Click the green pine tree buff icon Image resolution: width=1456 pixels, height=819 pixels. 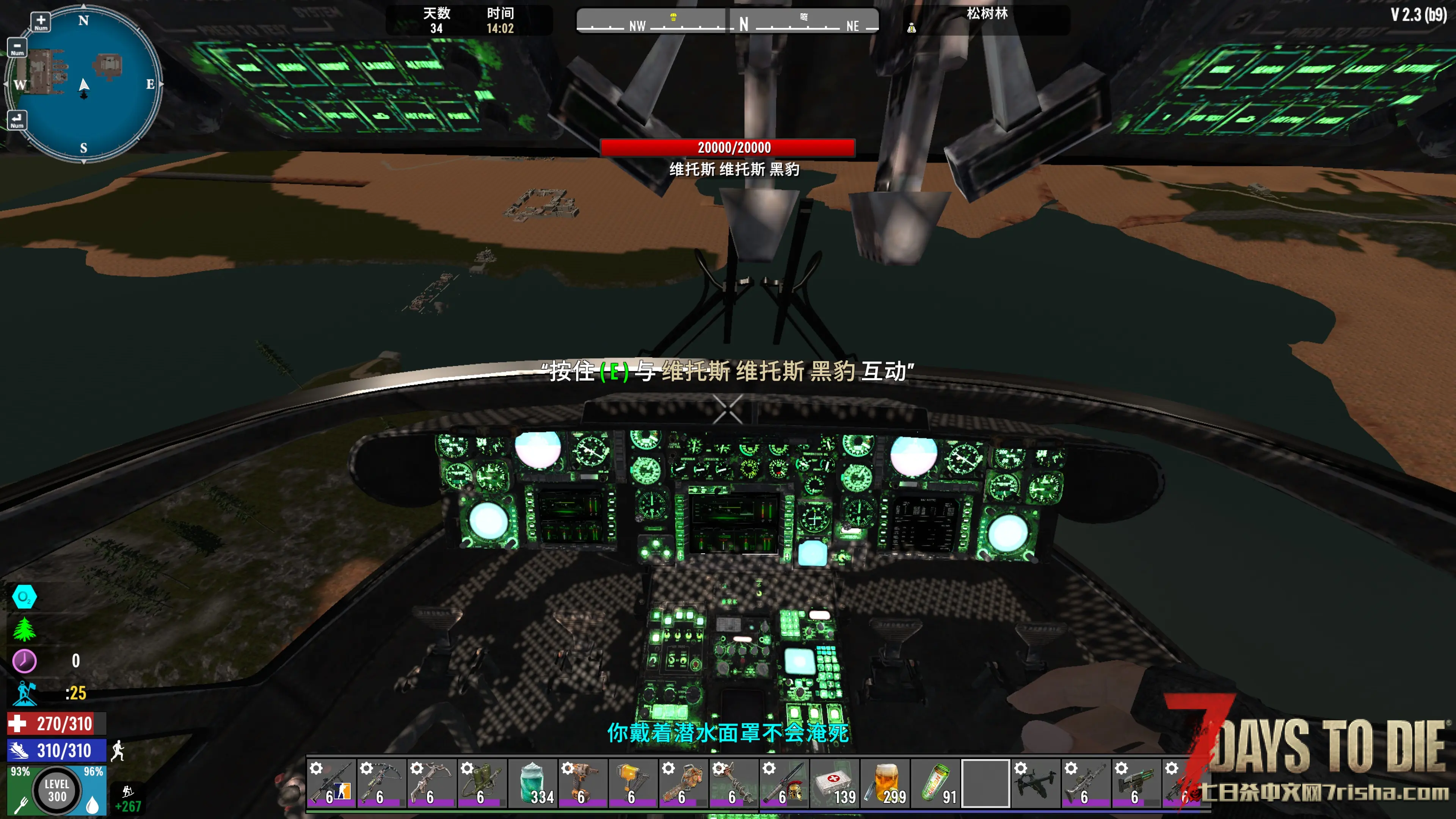24,629
